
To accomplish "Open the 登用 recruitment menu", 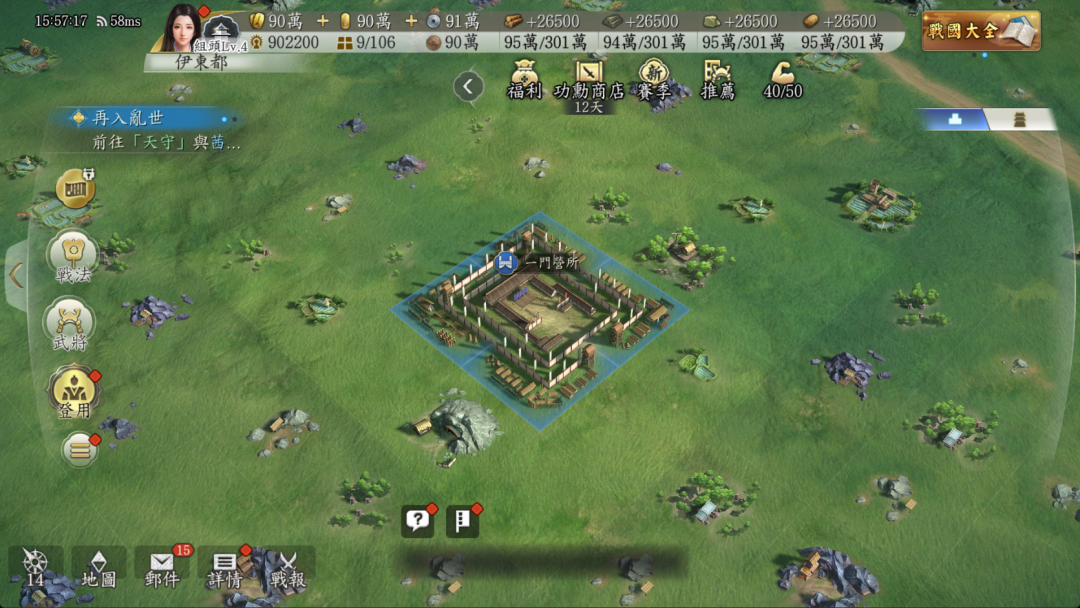I will (72, 392).
